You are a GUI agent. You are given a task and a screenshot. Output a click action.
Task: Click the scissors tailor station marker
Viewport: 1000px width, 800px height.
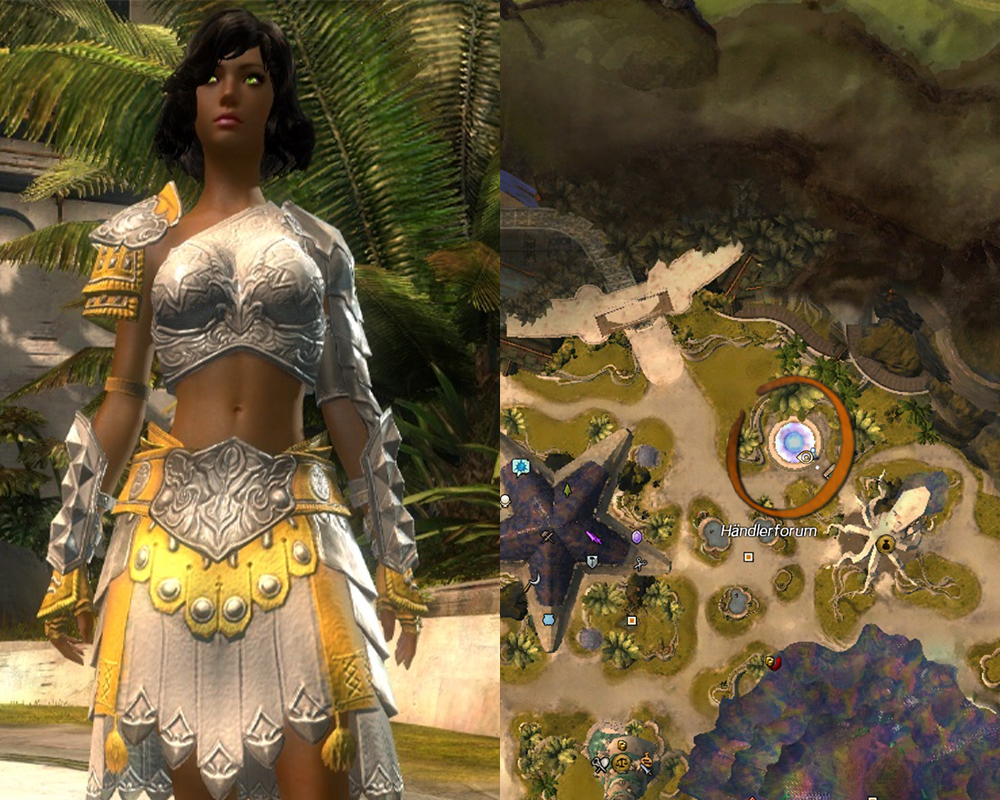pos(640,563)
